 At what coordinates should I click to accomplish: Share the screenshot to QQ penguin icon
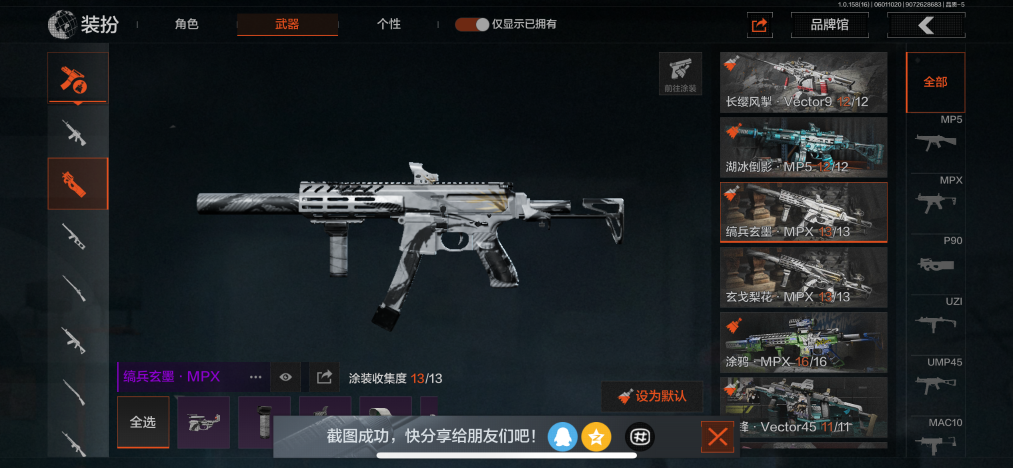[x=562, y=436]
